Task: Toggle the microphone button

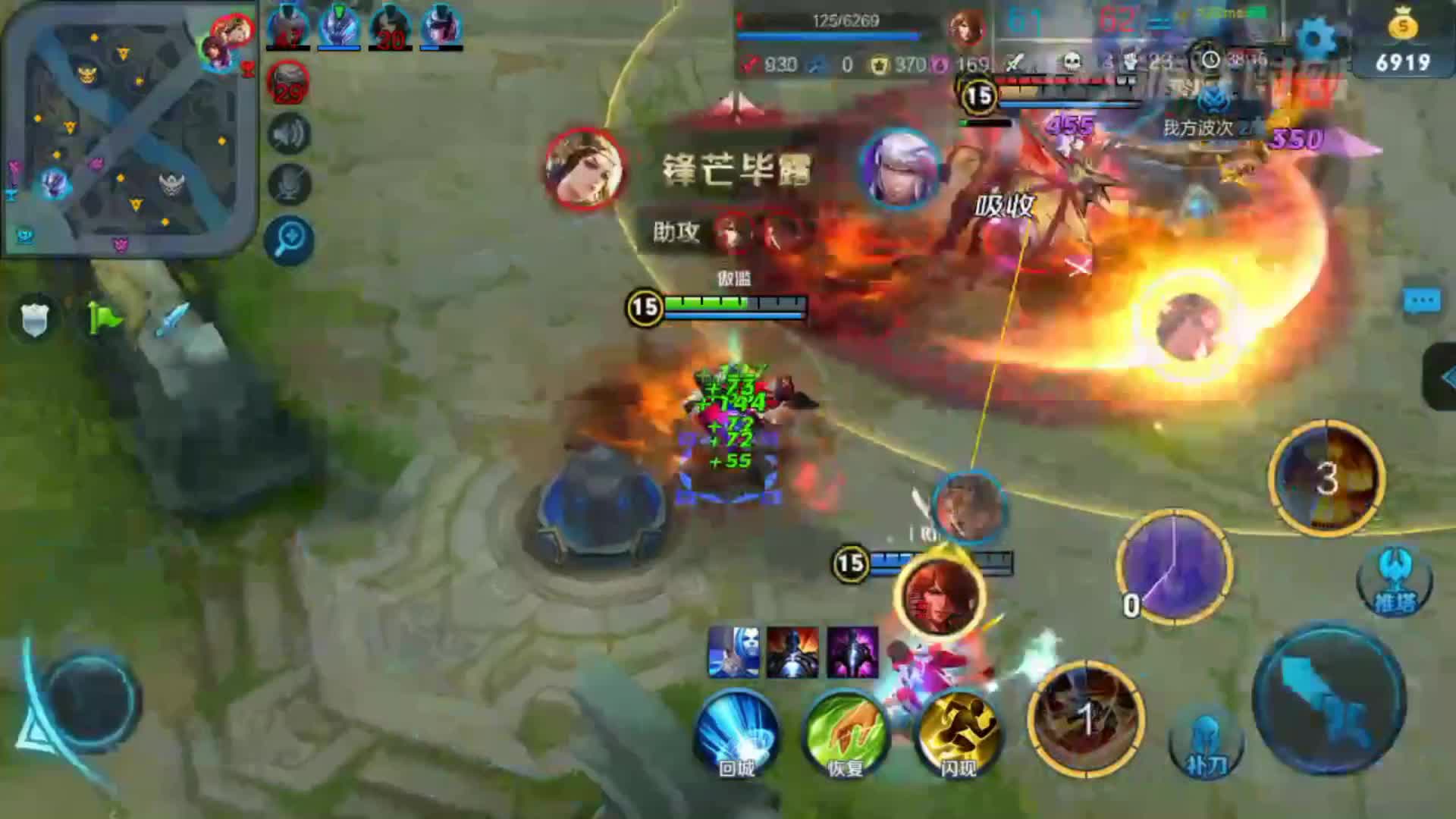Action: (289, 184)
